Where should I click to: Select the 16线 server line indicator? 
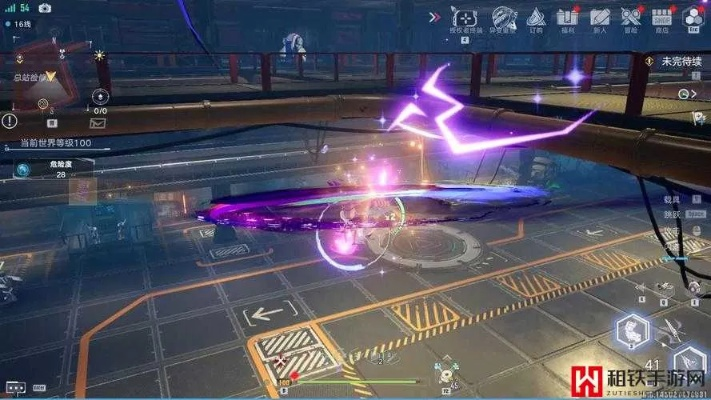point(20,23)
